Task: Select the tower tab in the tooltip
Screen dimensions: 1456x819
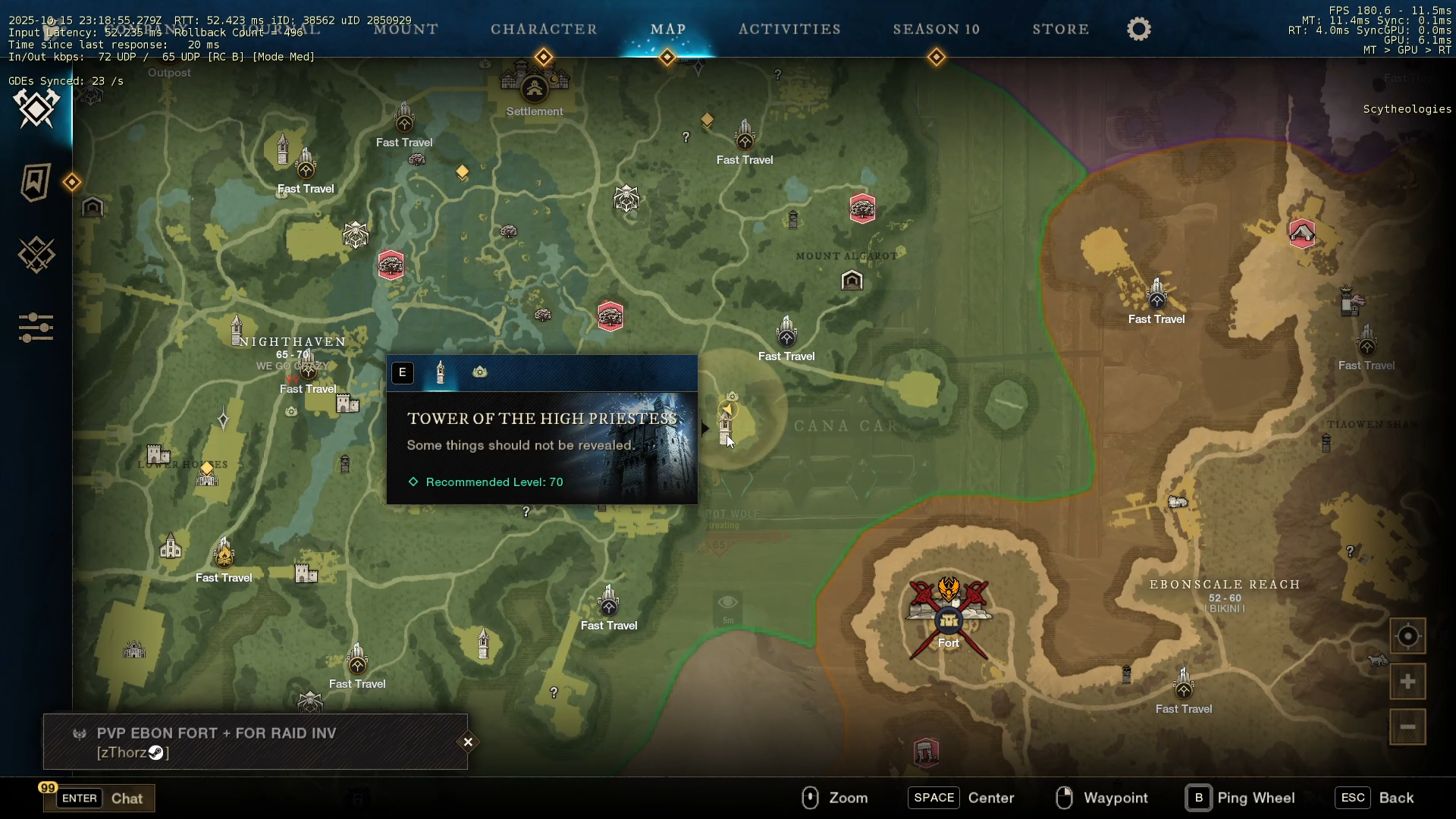Action: click(x=441, y=372)
